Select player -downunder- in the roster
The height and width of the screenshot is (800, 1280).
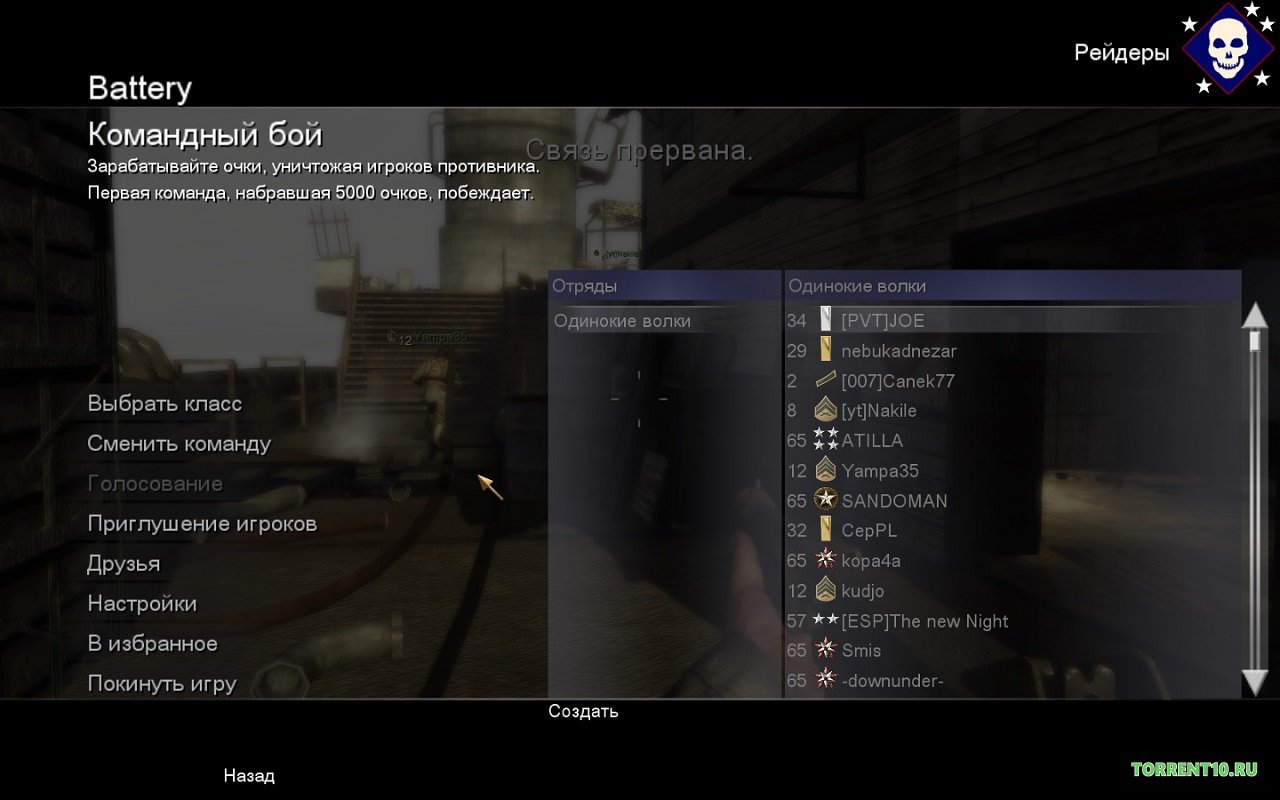click(x=892, y=681)
